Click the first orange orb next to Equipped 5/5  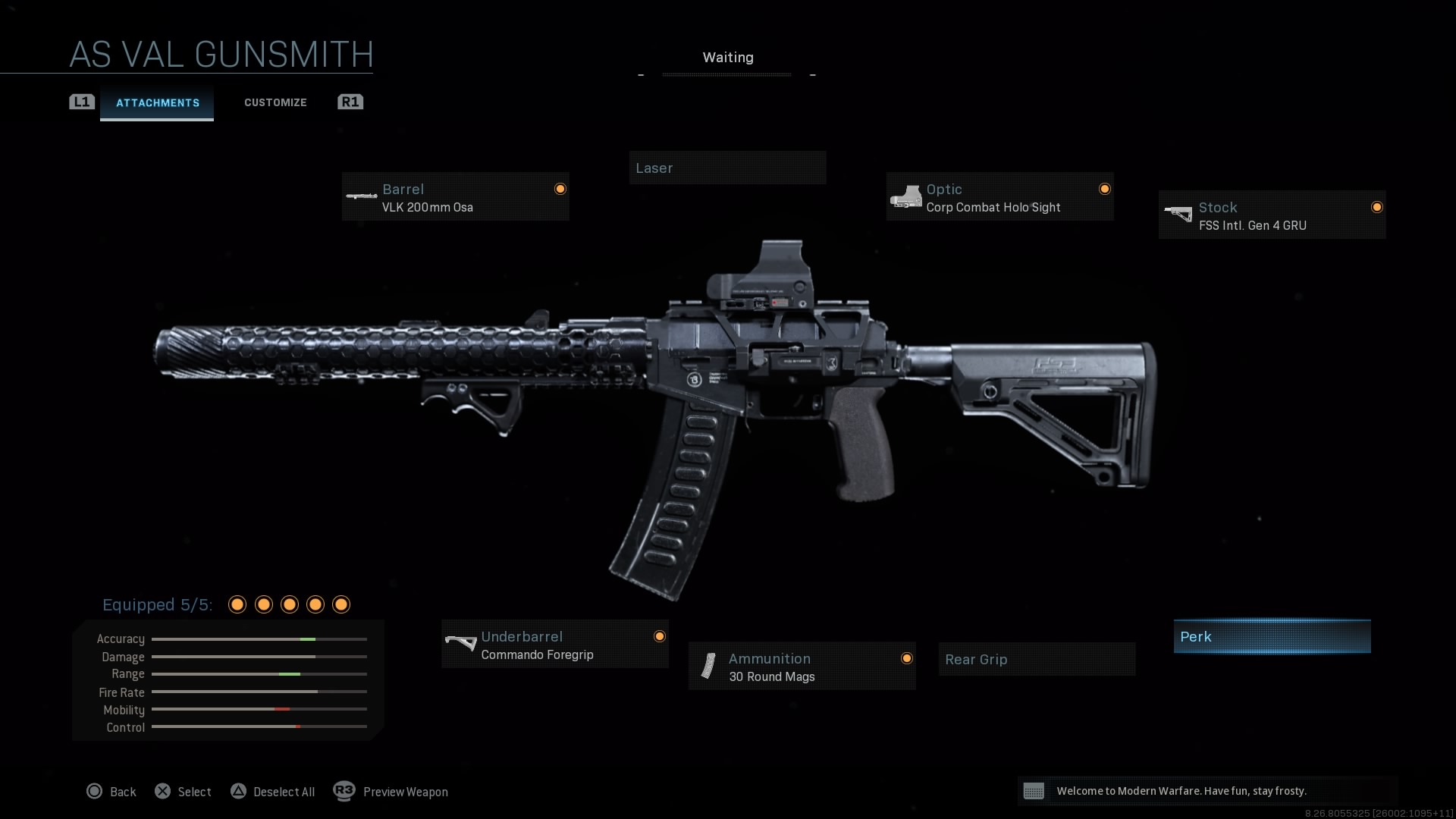point(237,604)
